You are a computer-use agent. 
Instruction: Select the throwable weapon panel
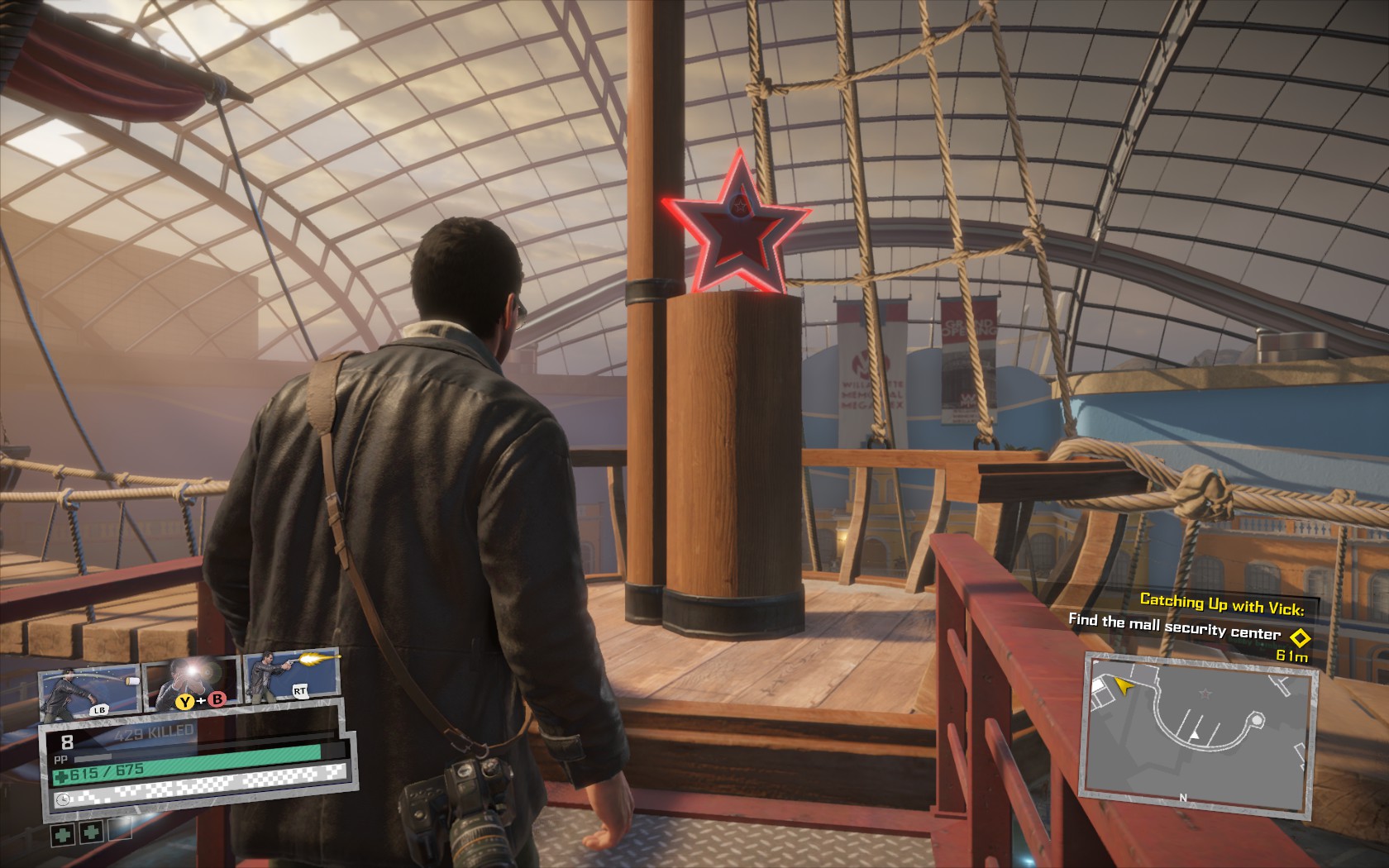pyautogui.click(x=88, y=688)
